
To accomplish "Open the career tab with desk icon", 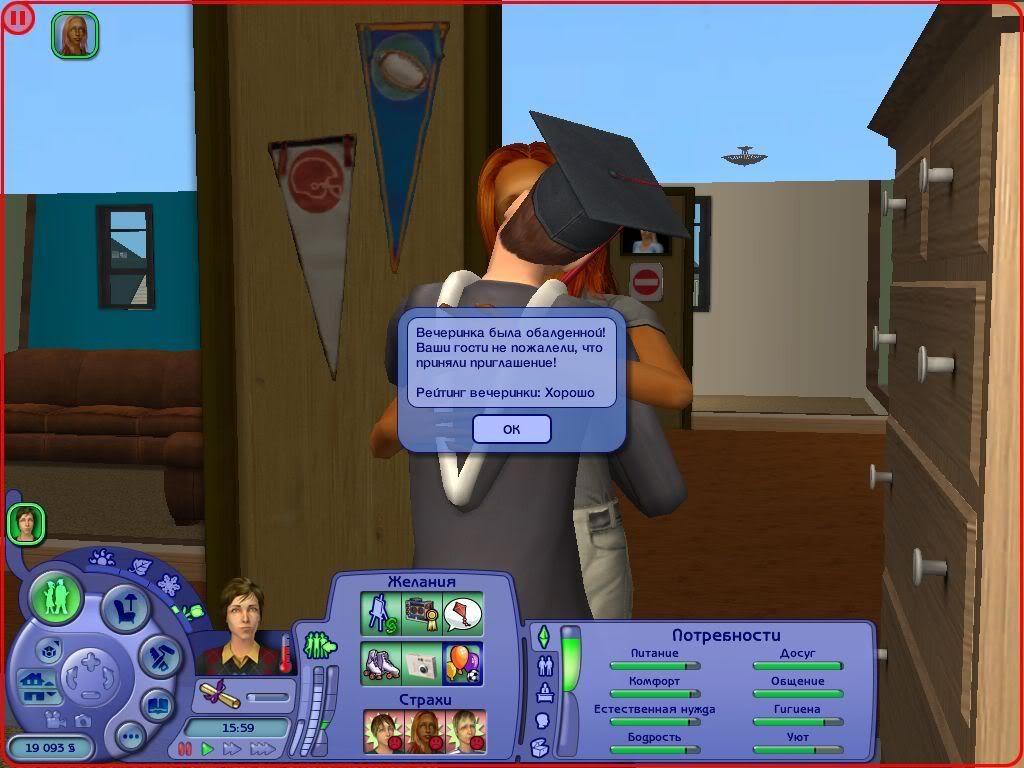I will point(545,692).
